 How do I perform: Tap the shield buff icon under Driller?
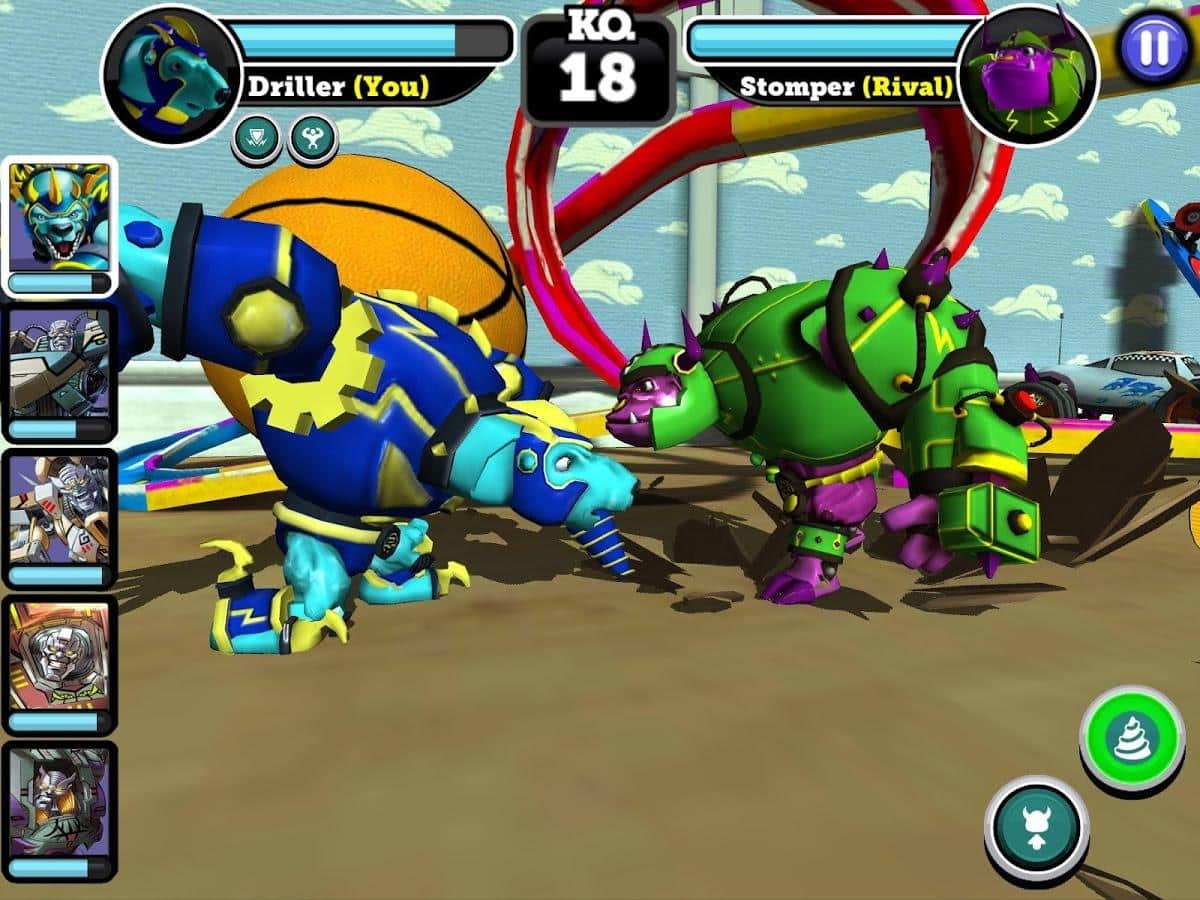[256, 139]
